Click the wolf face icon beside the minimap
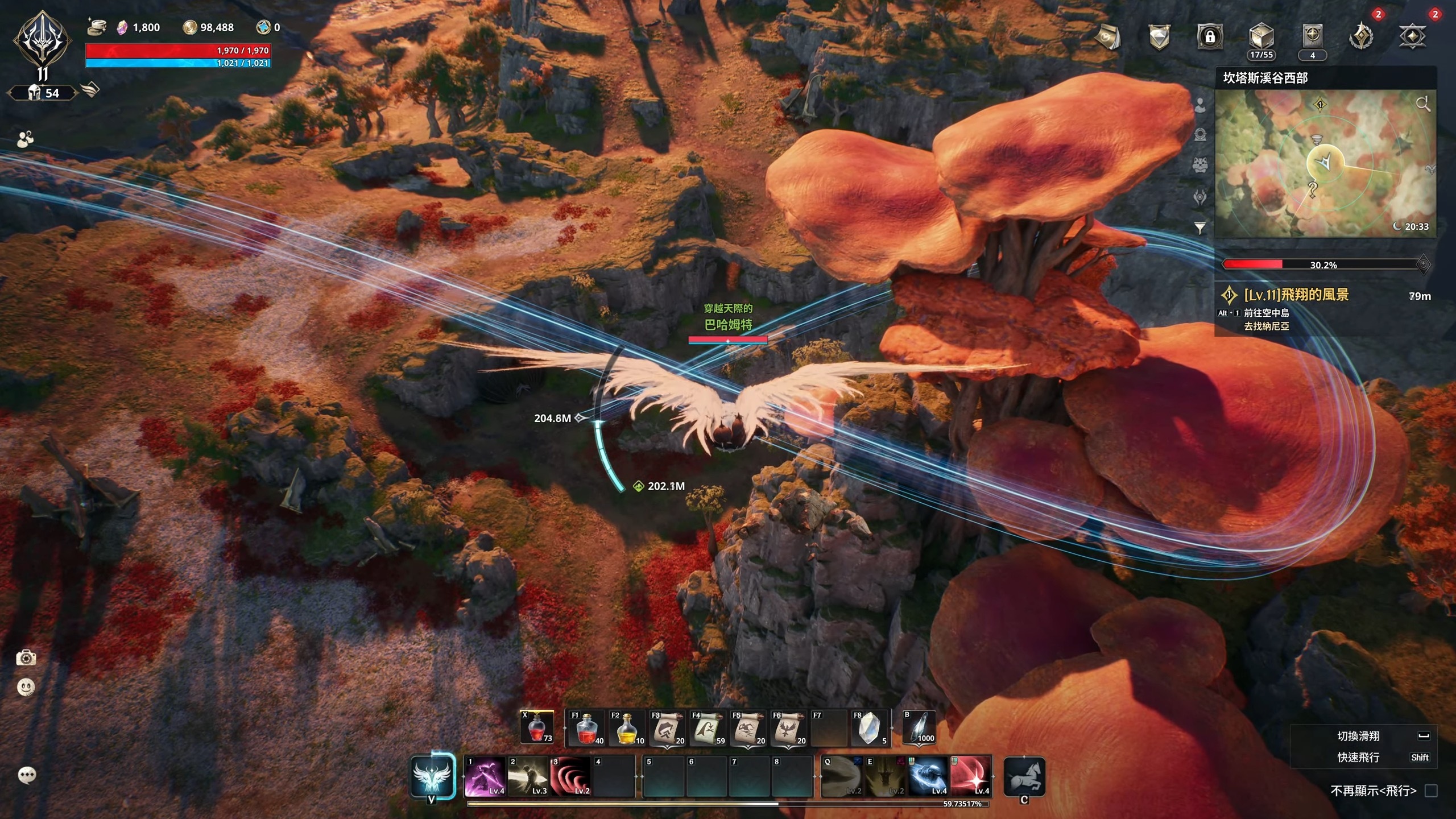The image size is (1456, 819). [x=1199, y=165]
